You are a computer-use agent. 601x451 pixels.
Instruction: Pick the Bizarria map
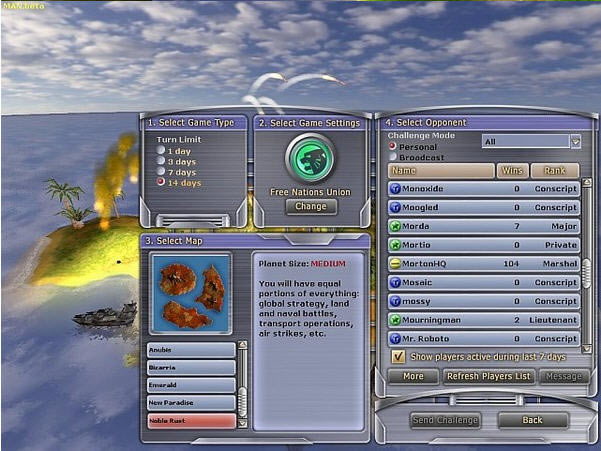(192, 368)
